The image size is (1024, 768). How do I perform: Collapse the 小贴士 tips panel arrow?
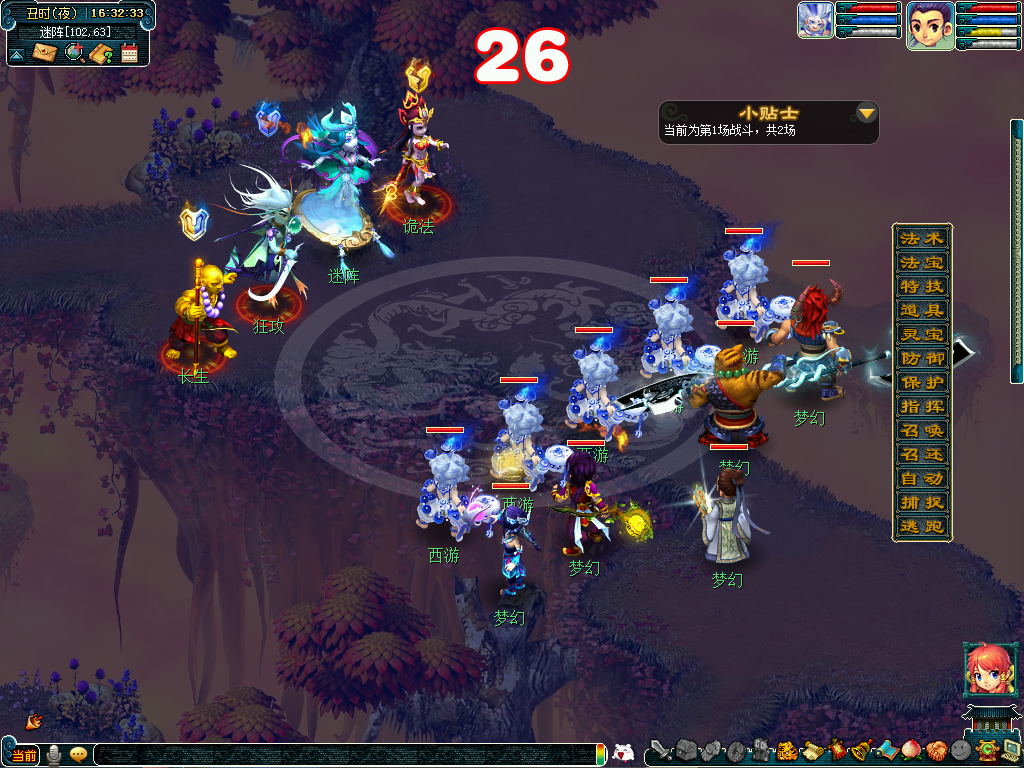click(866, 113)
